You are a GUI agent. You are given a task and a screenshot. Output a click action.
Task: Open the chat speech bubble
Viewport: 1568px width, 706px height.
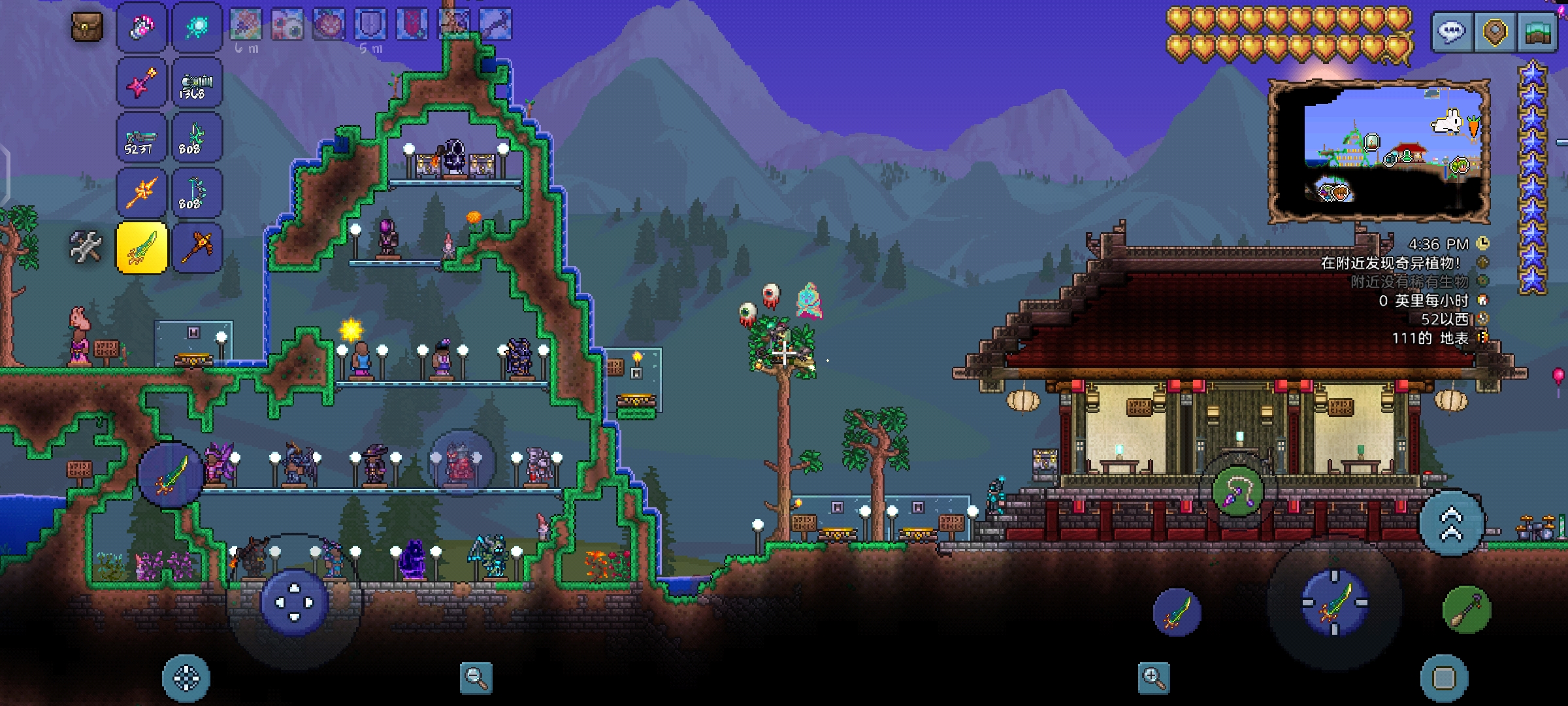click(x=1451, y=31)
